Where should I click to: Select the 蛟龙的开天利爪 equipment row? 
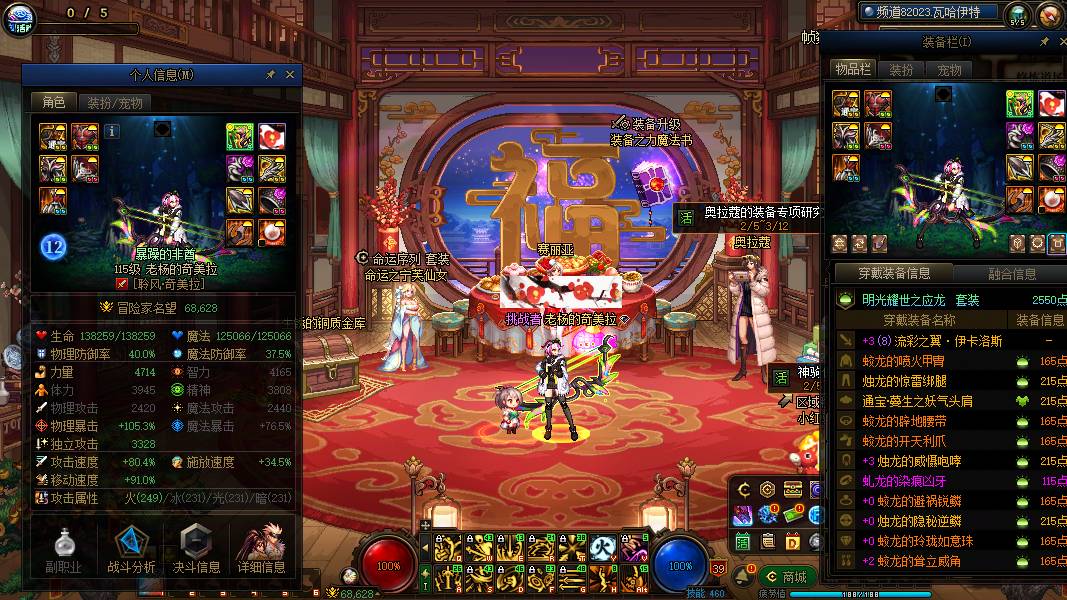click(919, 441)
